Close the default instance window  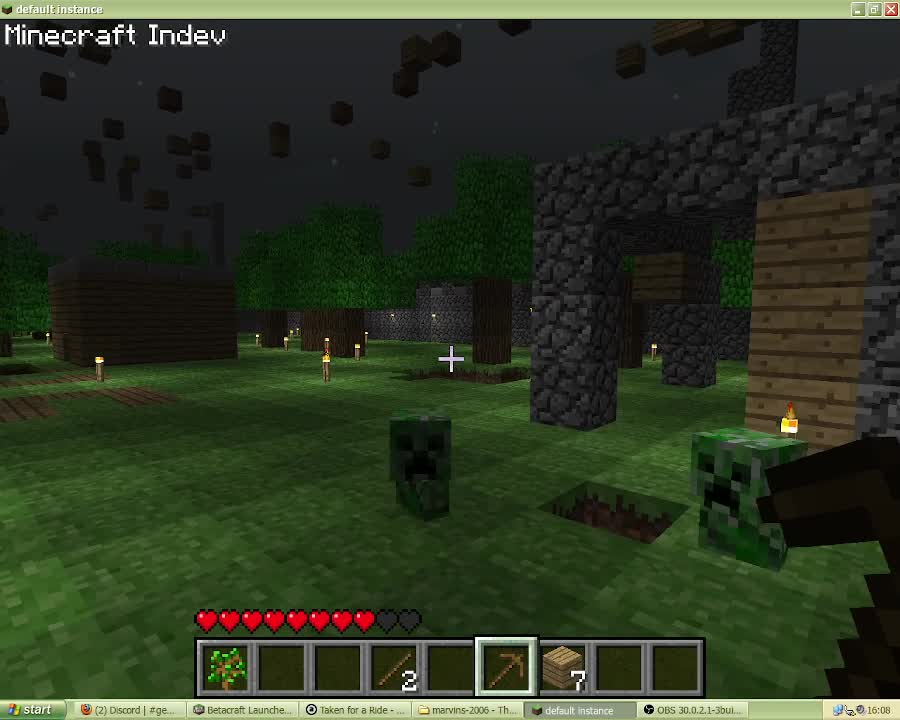point(890,9)
